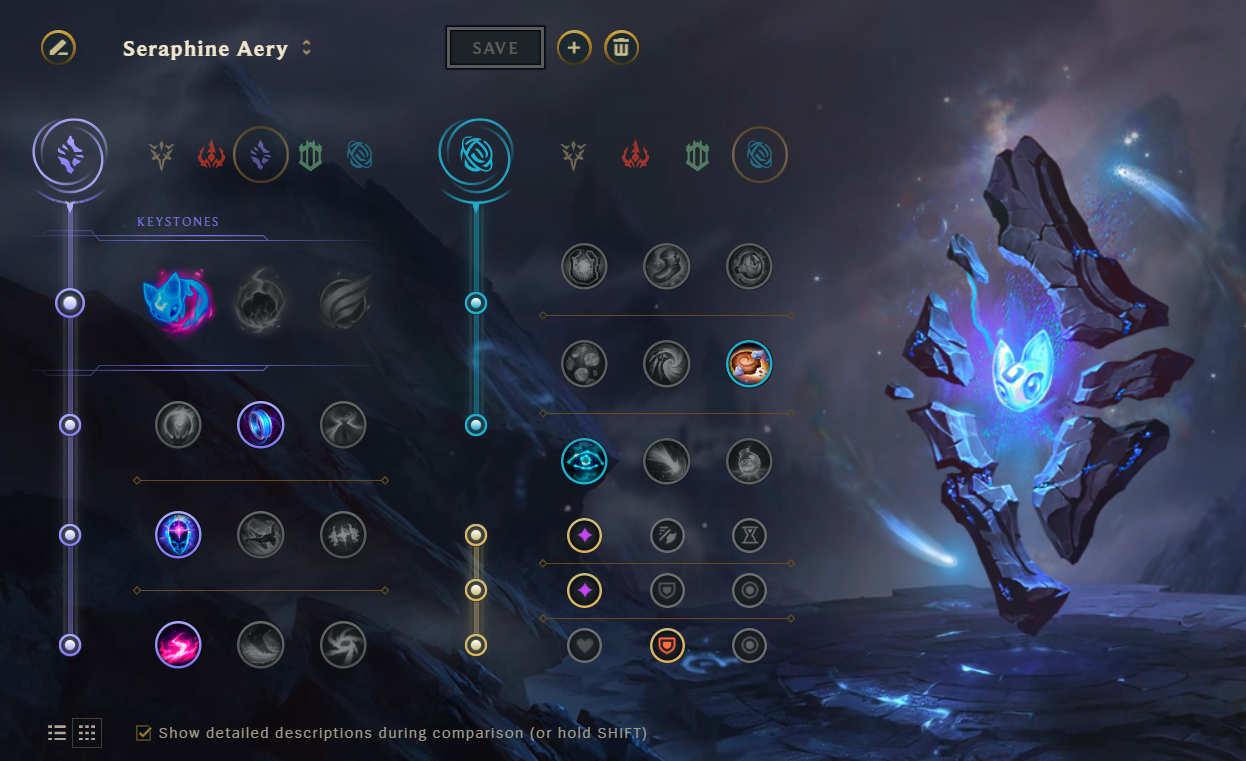The width and height of the screenshot is (1246, 761).
Task: Choose the Arcane Comet keystone
Action: pos(260,302)
